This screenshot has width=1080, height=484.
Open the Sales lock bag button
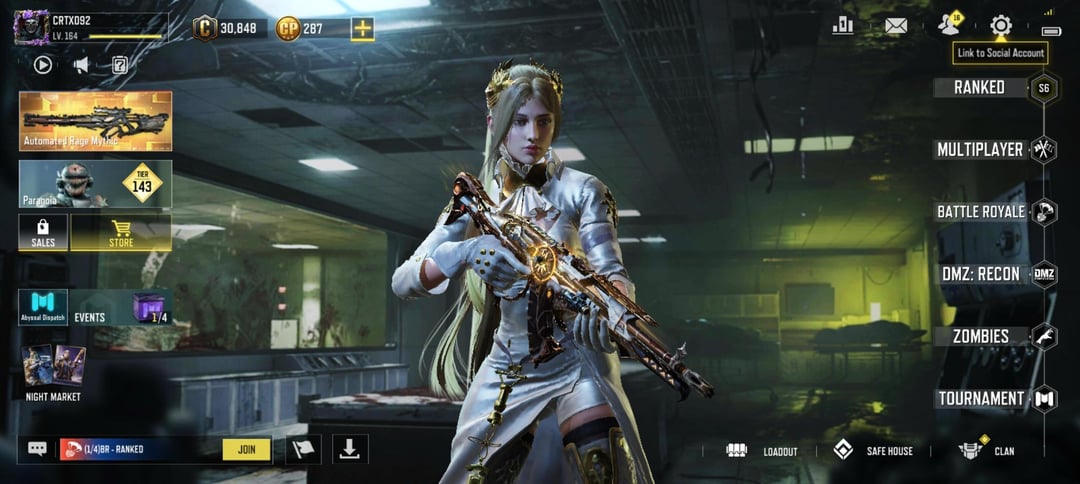tap(43, 232)
